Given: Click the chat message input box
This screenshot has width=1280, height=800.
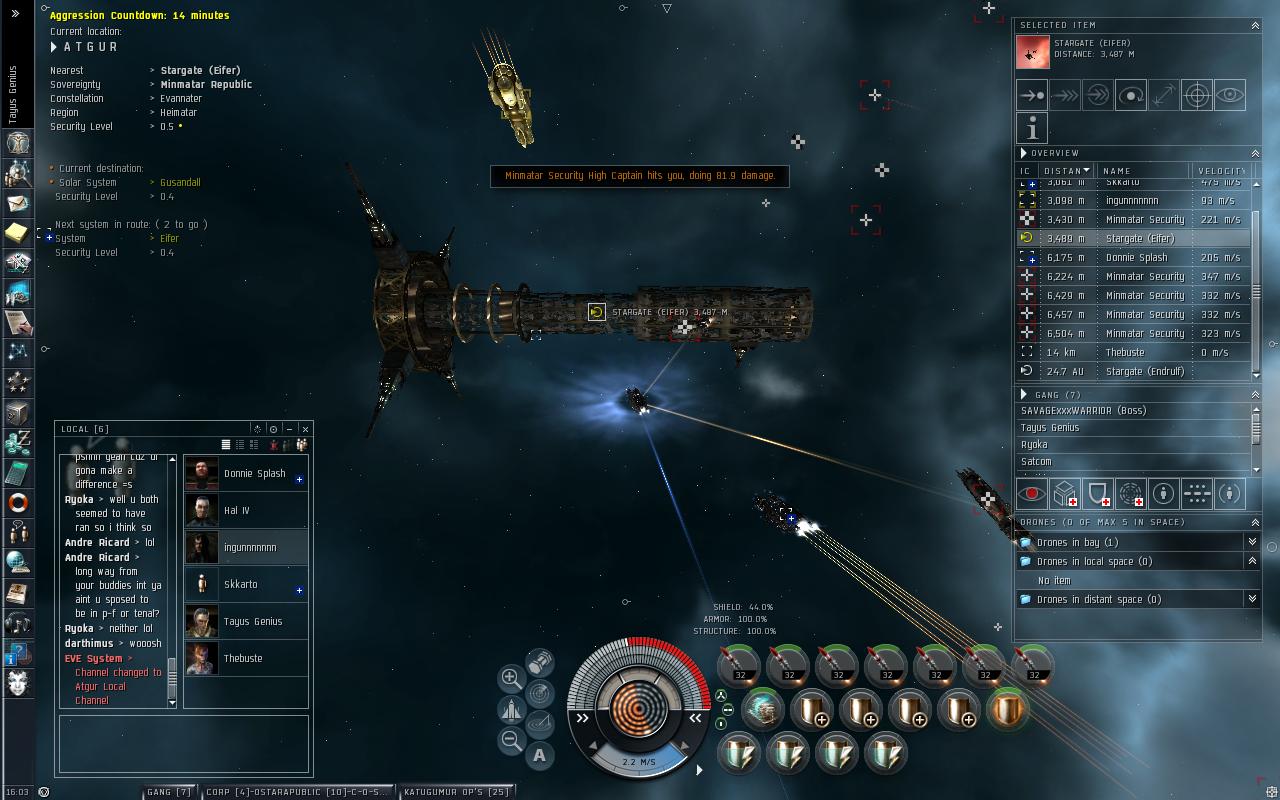Looking at the screenshot, I should click(x=184, y=743).
